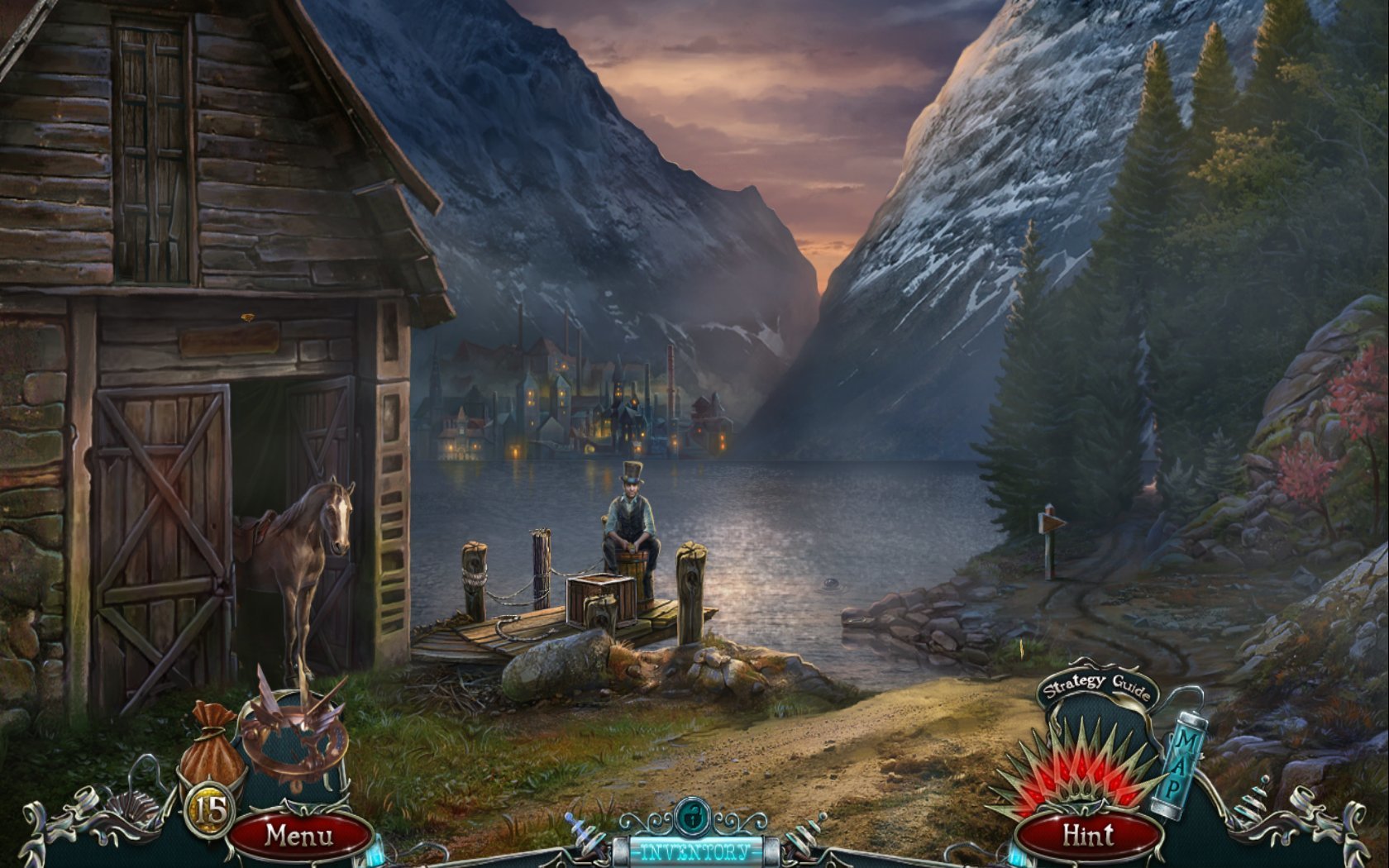Use the red Hint button

(x=1088, y=836)
